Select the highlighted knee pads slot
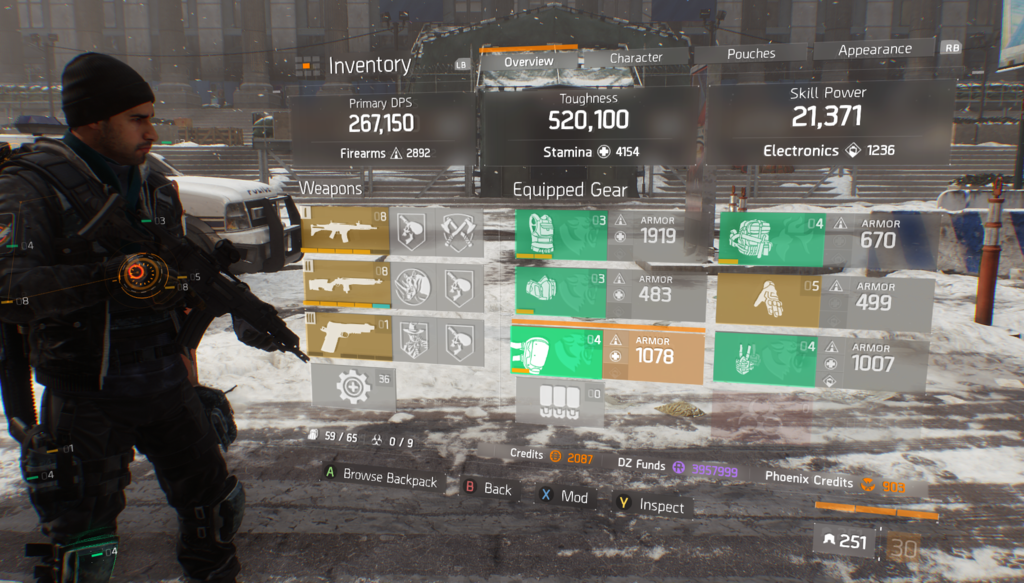Image resolution: width=1024 pixels, height=583 pixels. [x=557, y=352]
